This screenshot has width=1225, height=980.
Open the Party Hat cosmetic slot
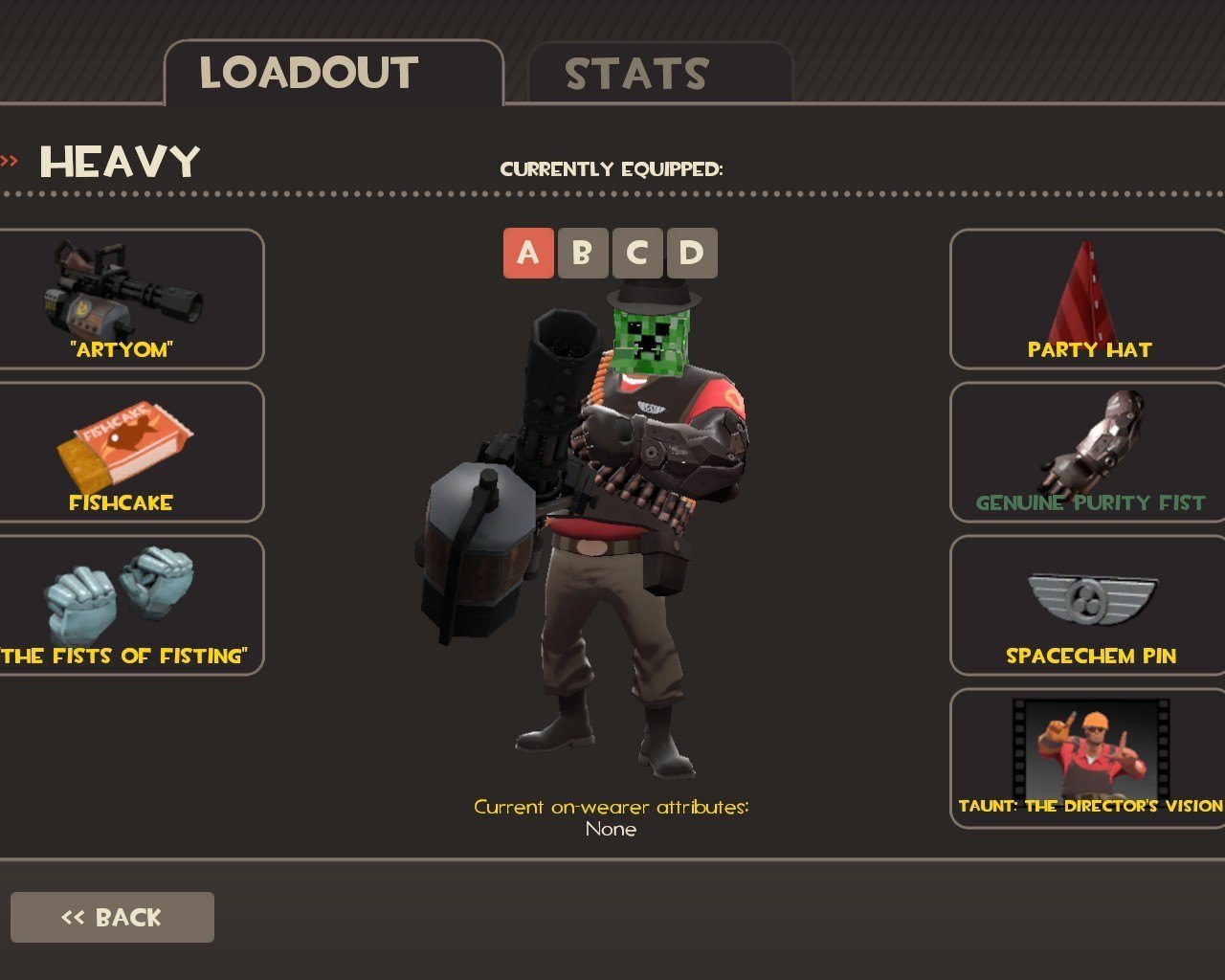[x=1089, y=299]
